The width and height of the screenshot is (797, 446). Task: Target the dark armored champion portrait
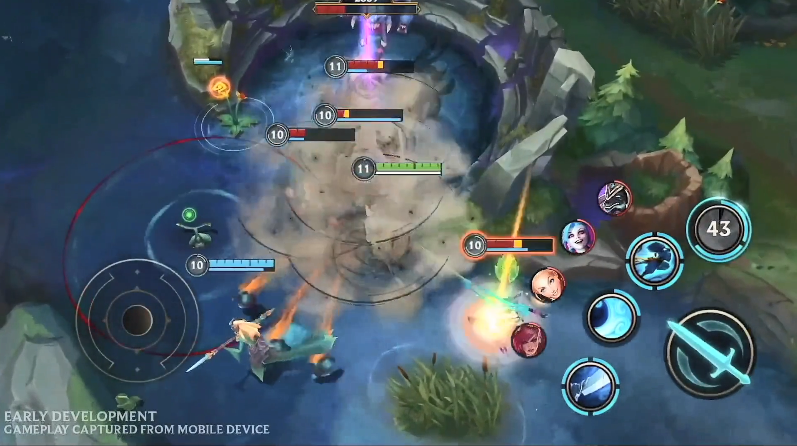(x=614, y=197)
